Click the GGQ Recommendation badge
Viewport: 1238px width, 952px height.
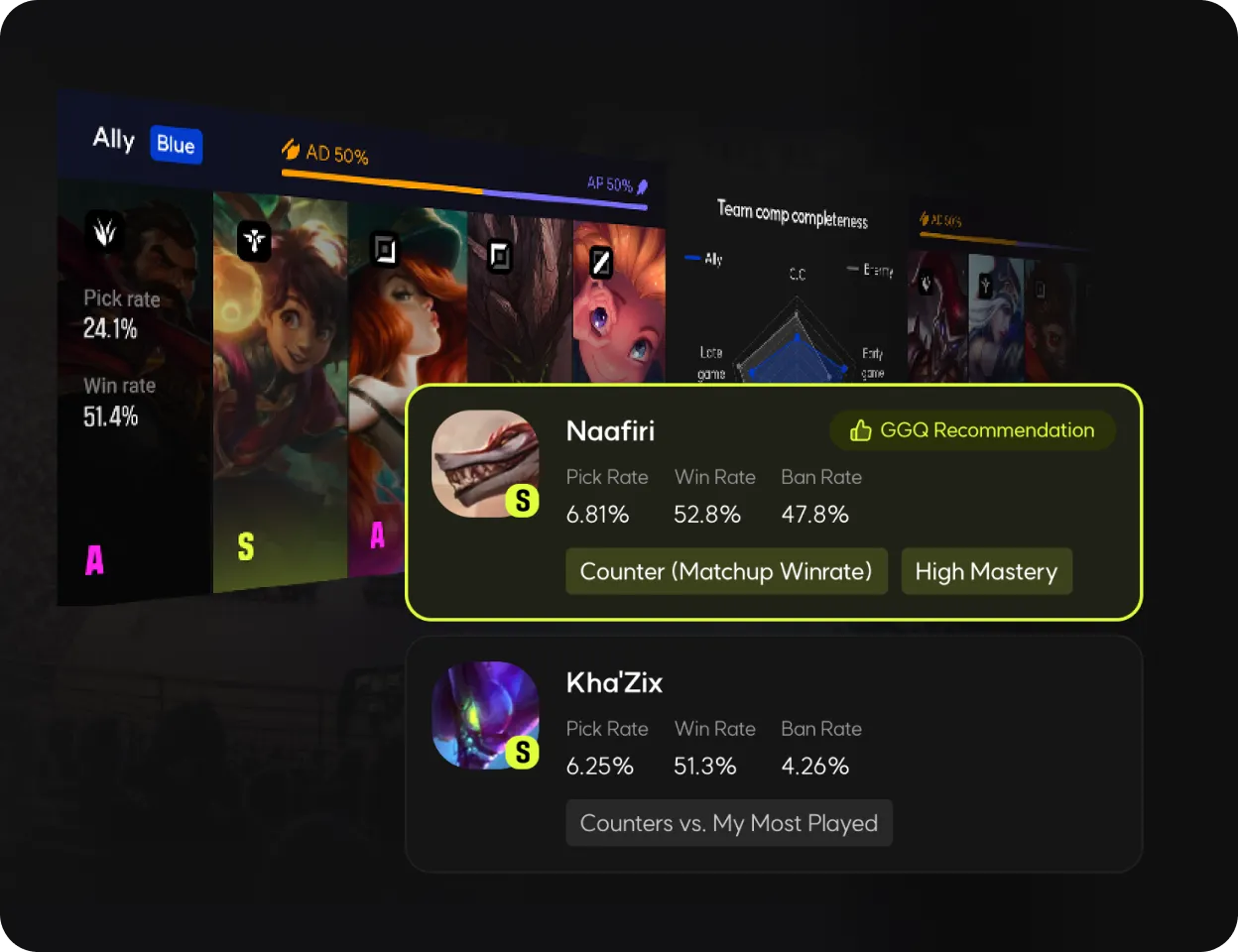coord(972,430)
